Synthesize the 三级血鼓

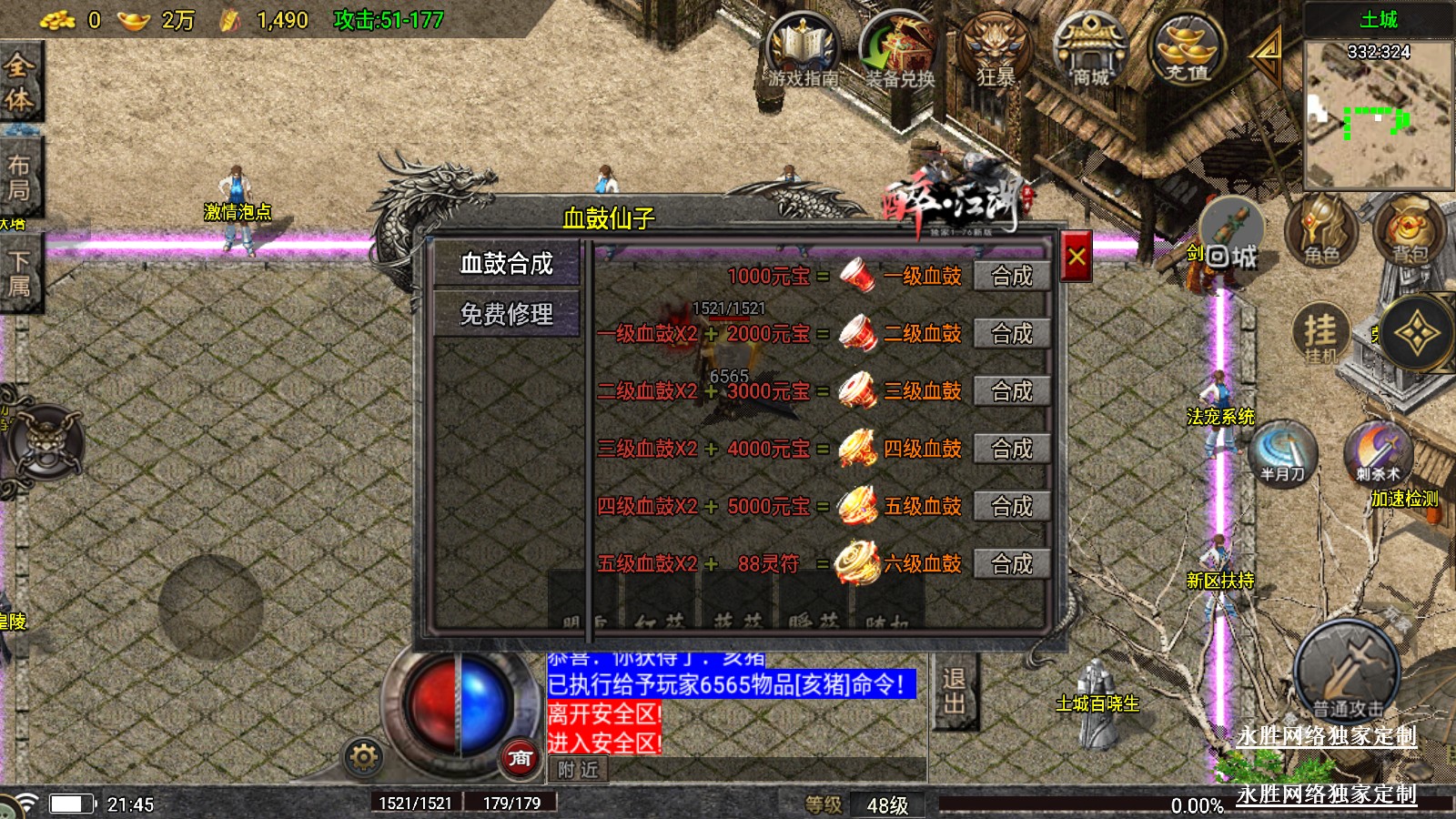pyautogui.click(x=1011, y=391)
